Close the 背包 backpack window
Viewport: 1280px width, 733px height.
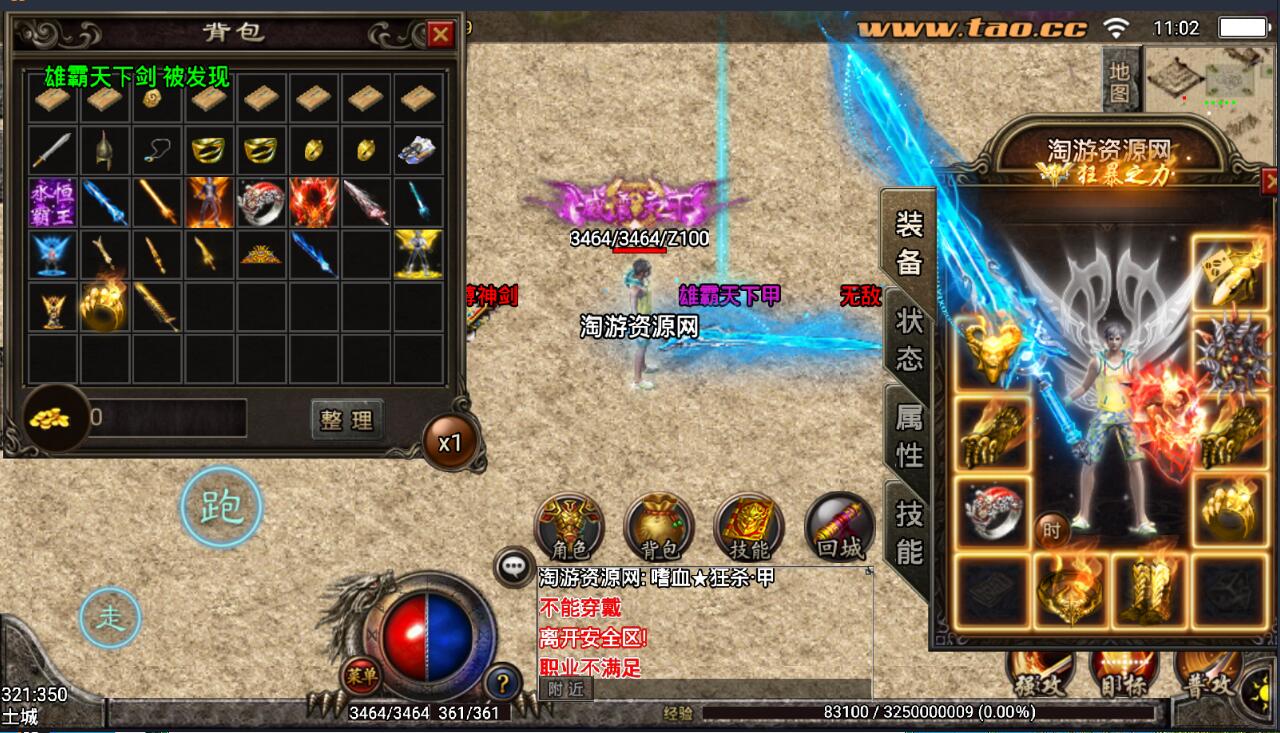[440, 35]
